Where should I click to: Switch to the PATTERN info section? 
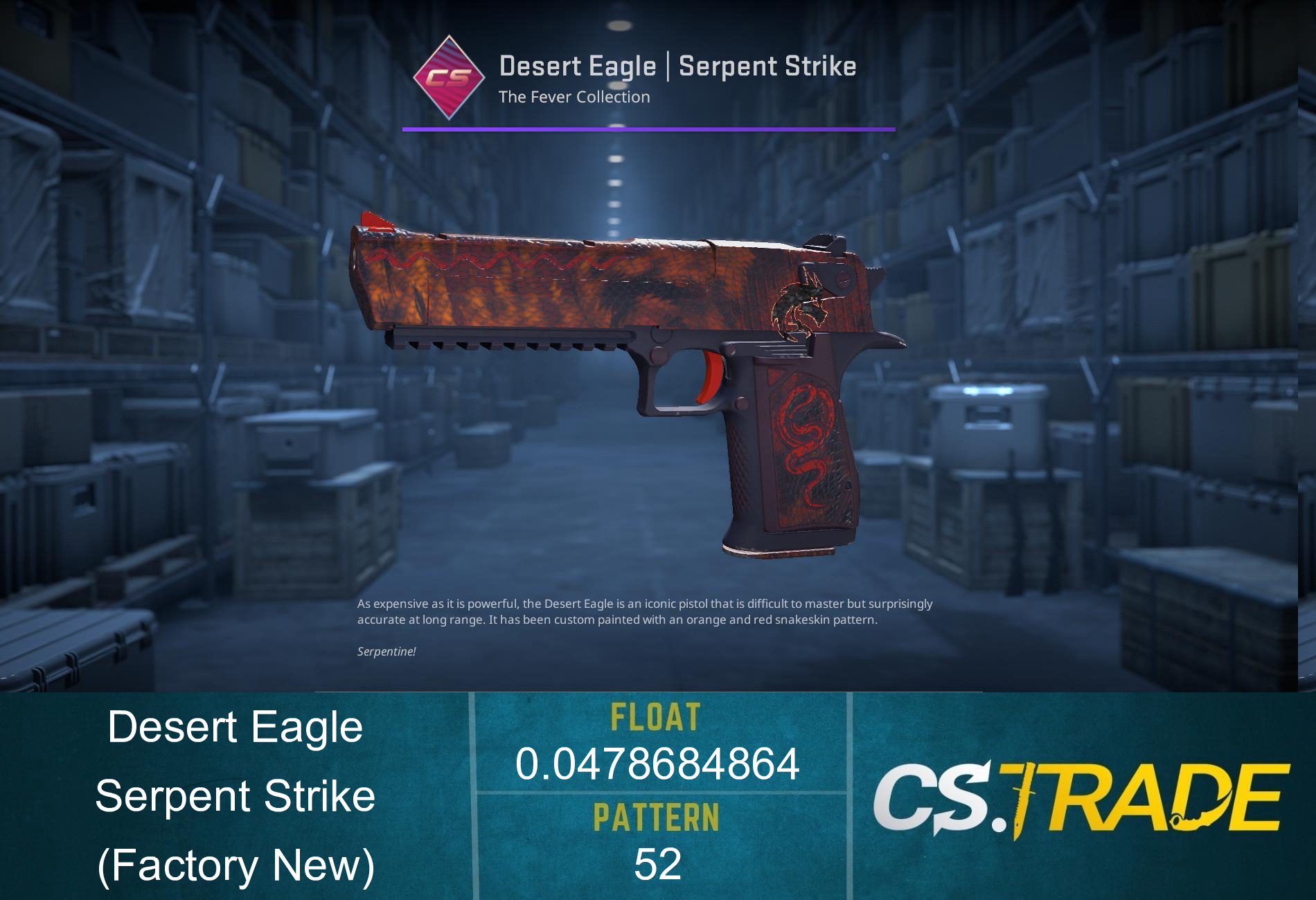[x=655, y=817]
